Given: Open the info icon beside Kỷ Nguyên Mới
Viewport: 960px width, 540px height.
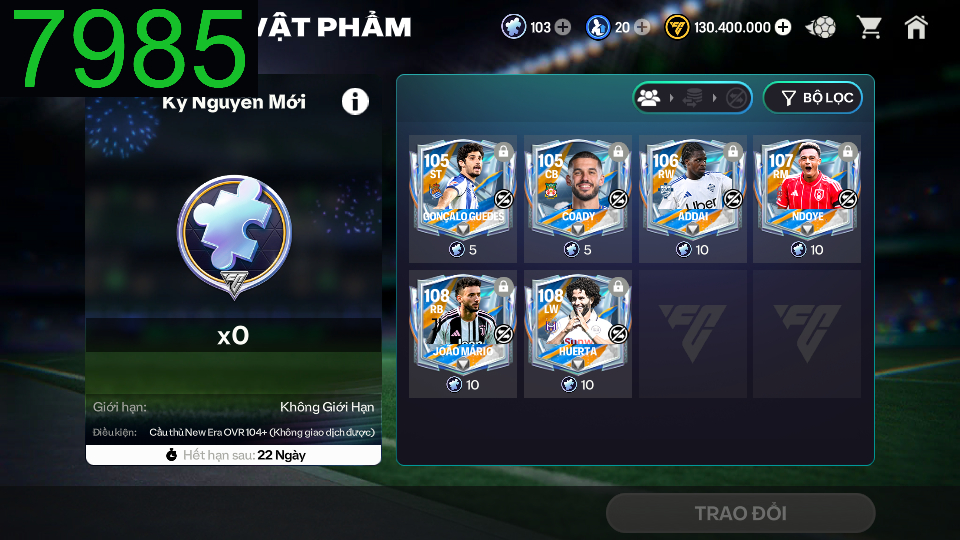Looking at the screenshot, I should [x=355, y=101].
